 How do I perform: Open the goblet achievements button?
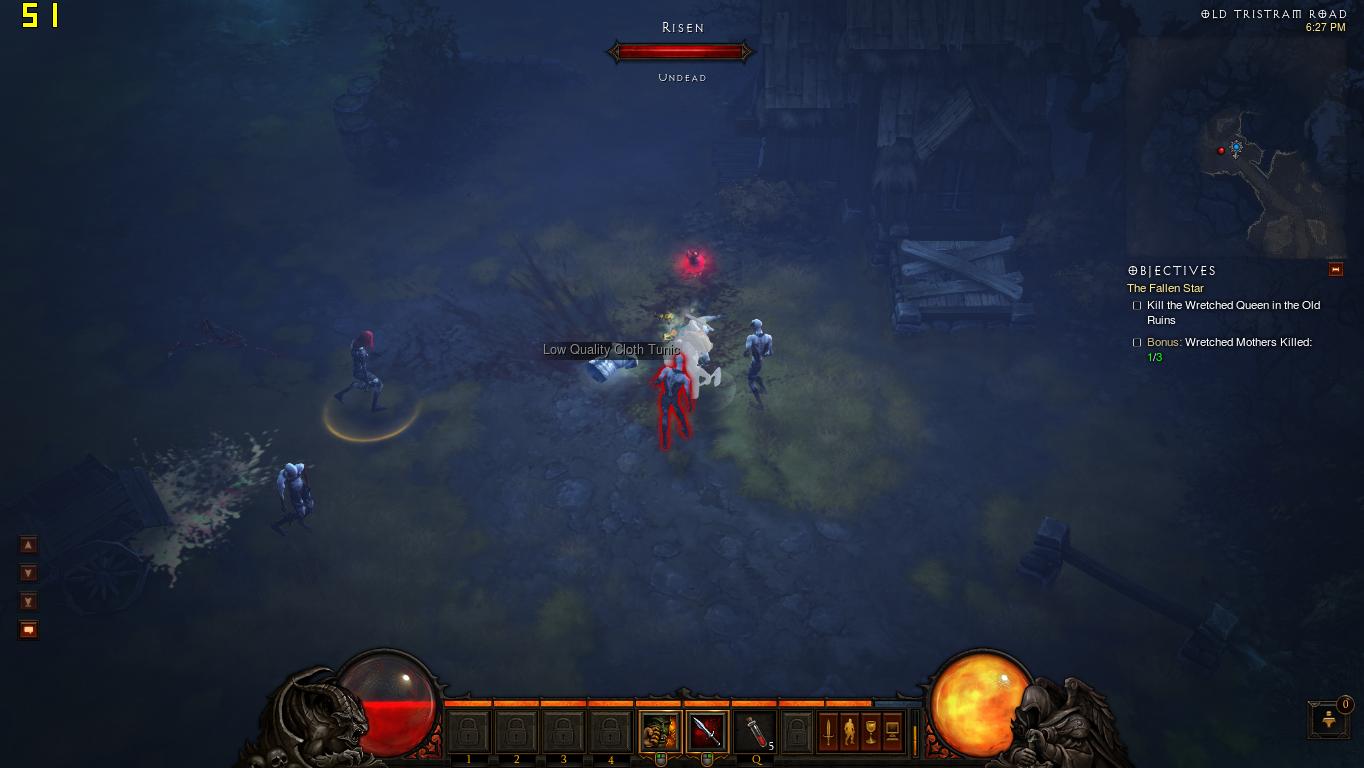[870, 732]
